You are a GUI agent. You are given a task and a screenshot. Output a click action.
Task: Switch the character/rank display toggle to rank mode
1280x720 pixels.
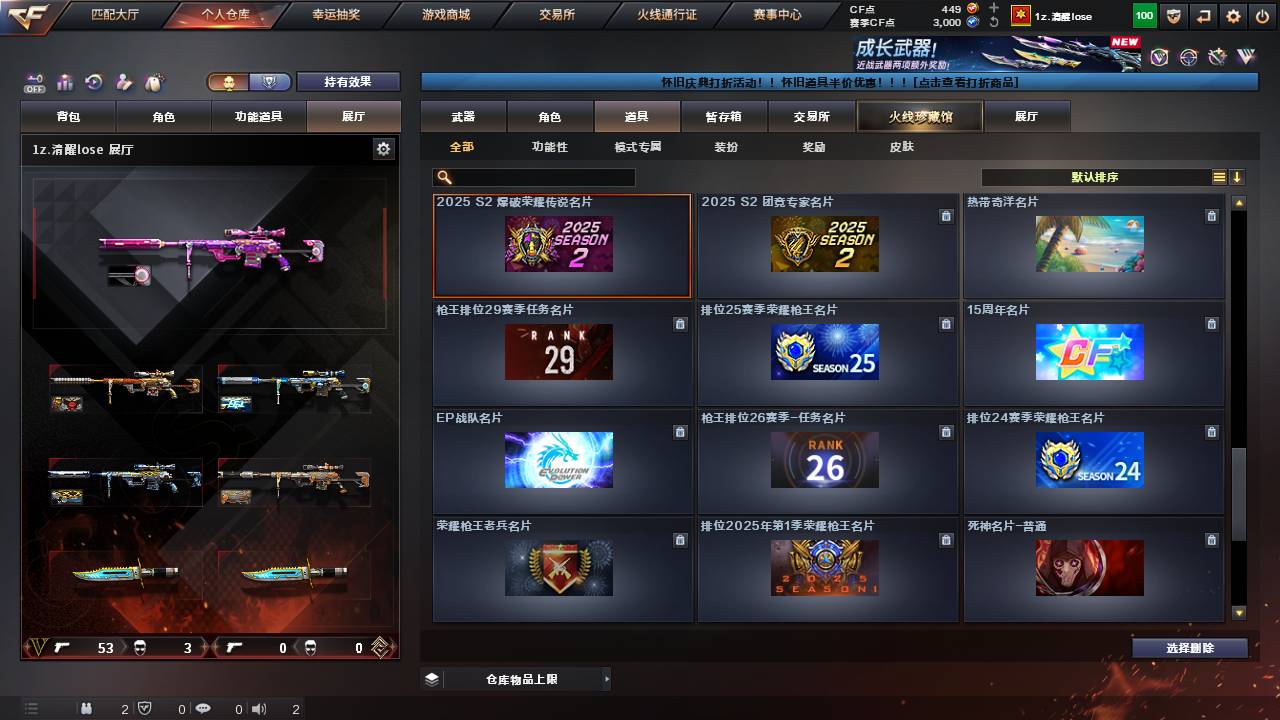point(269,81)
